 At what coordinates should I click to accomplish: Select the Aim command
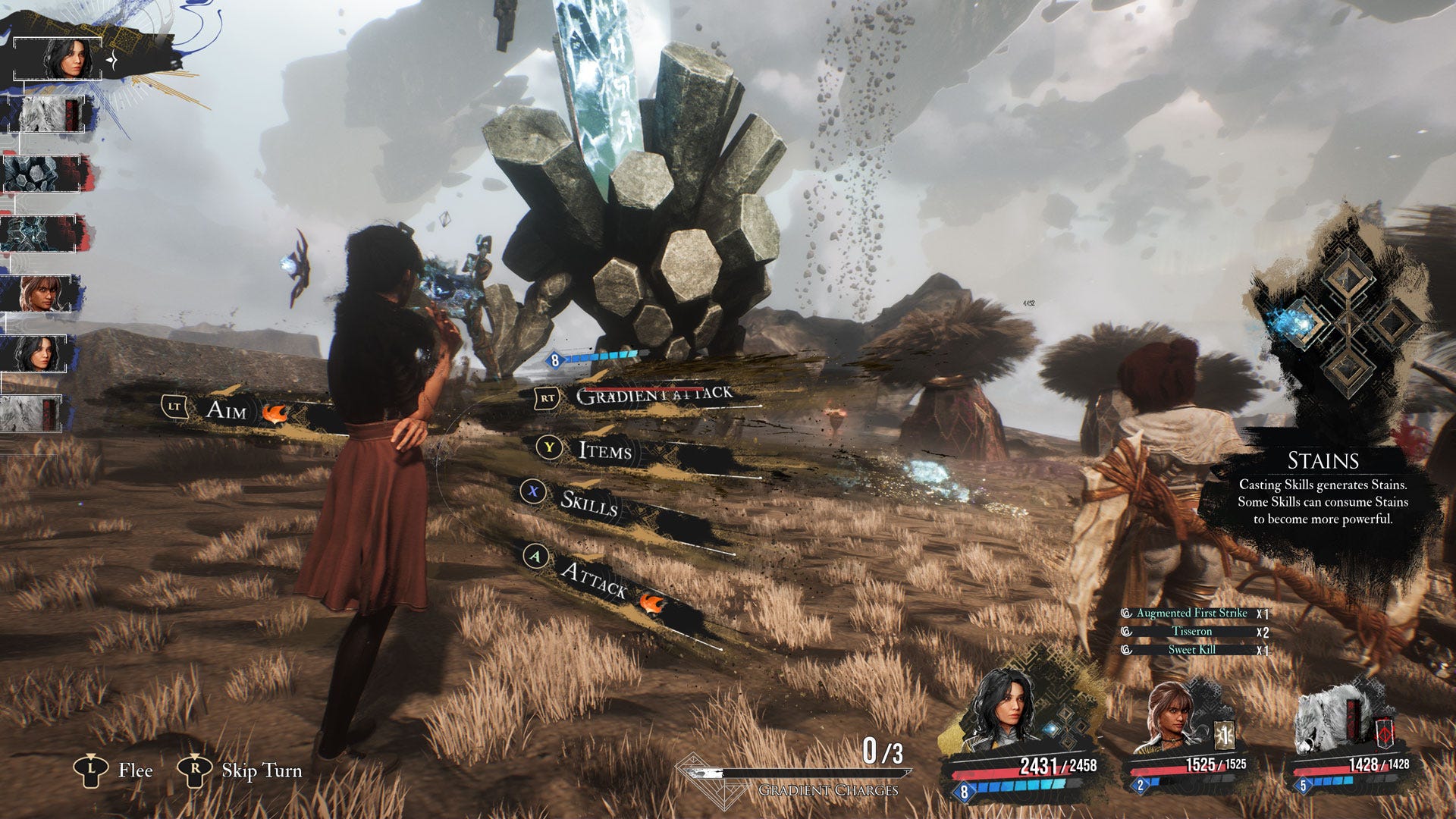pyautogui.click(x=226, y=409)
